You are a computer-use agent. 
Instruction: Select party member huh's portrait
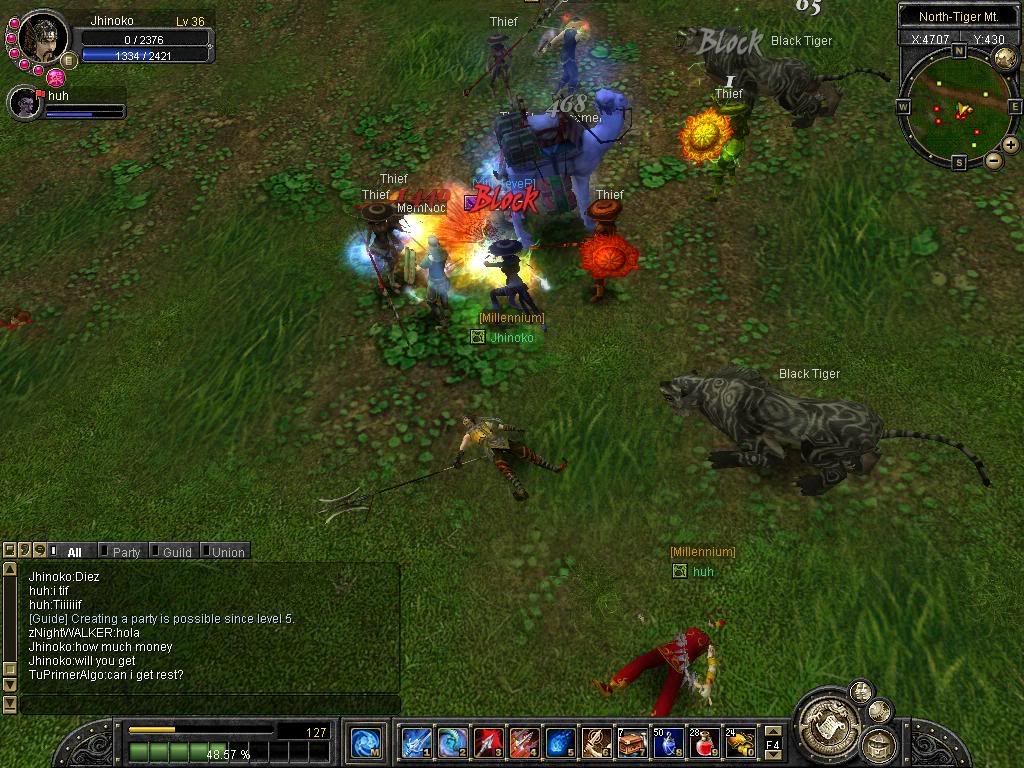click(24, 103)
